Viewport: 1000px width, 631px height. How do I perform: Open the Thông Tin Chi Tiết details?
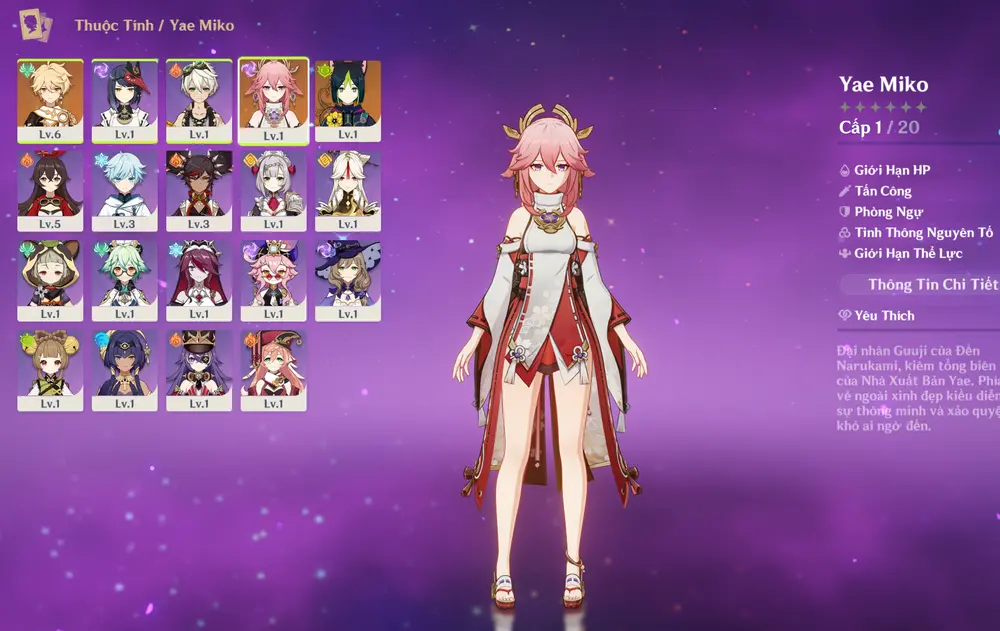click(x=930, y=285)
